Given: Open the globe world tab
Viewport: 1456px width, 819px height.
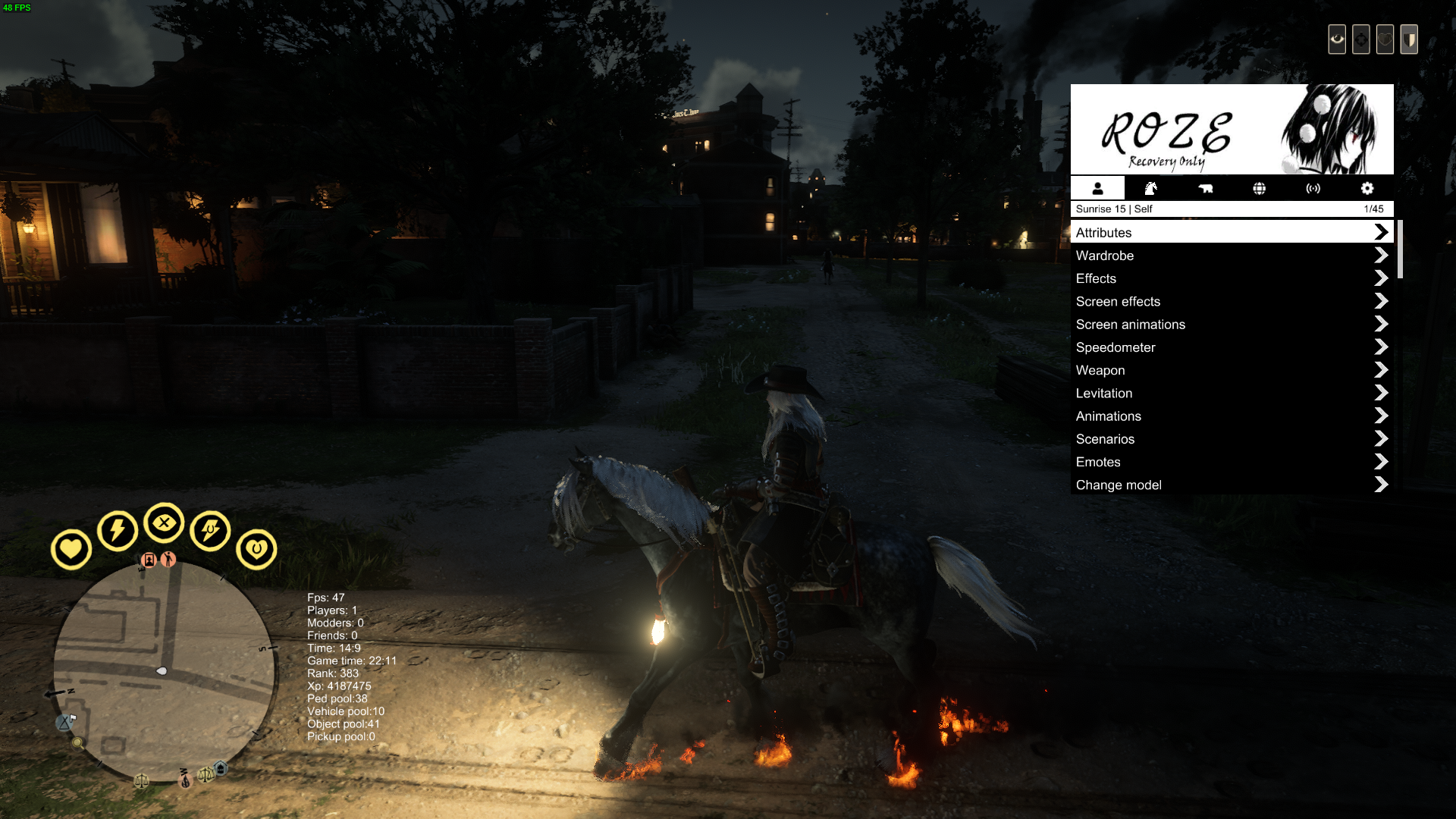Looking at the screenshot, I should (1259, 188).
